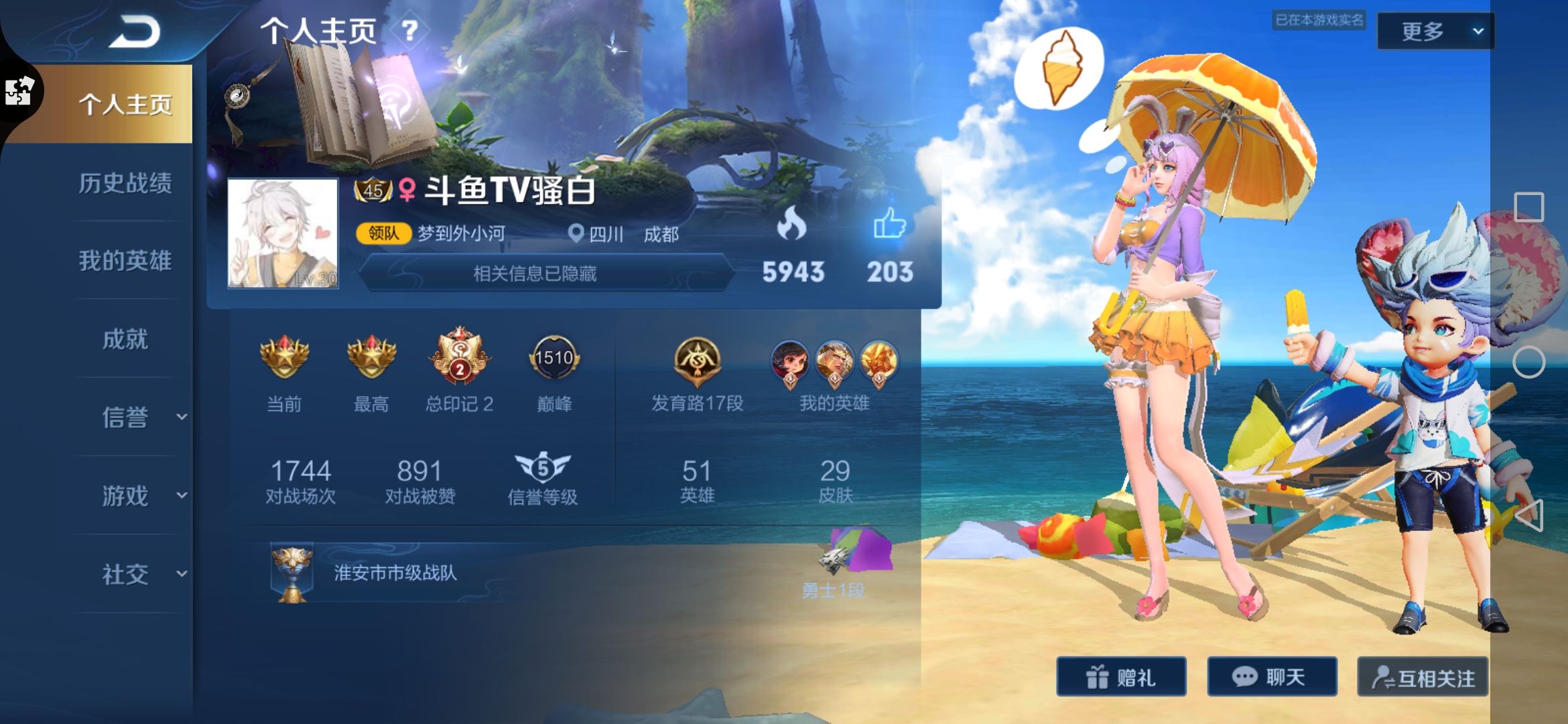Open the 淮安市市级战队 team entry

click(x=395, y=572)
